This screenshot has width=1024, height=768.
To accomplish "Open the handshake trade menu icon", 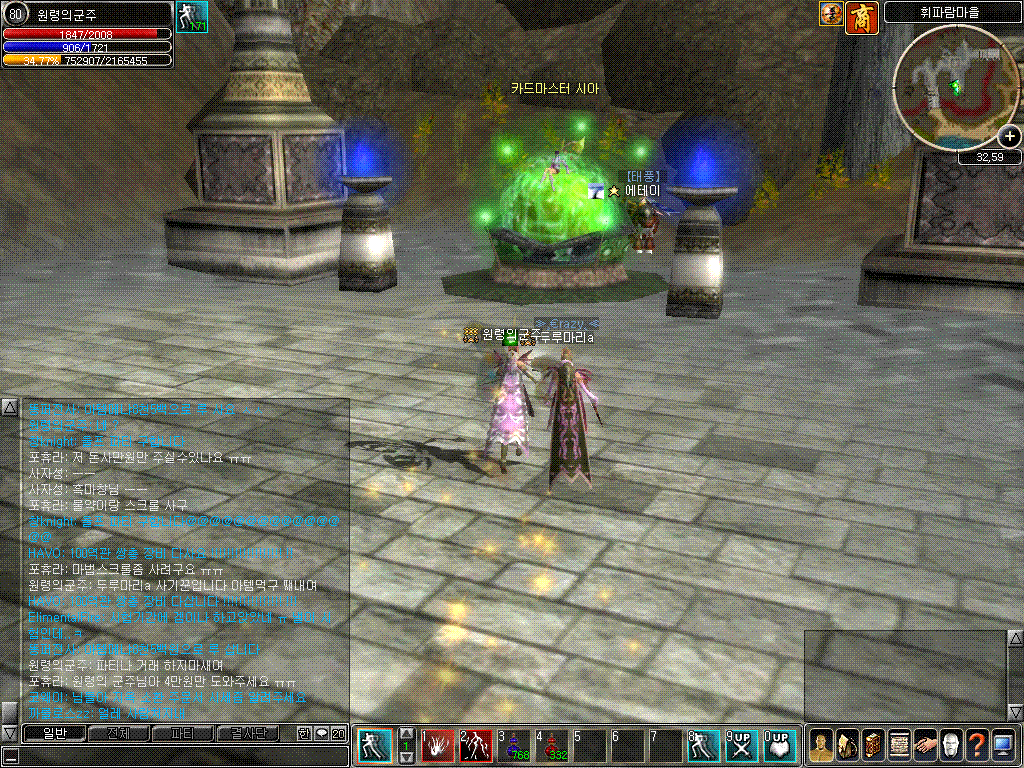I will click(924, 746).
